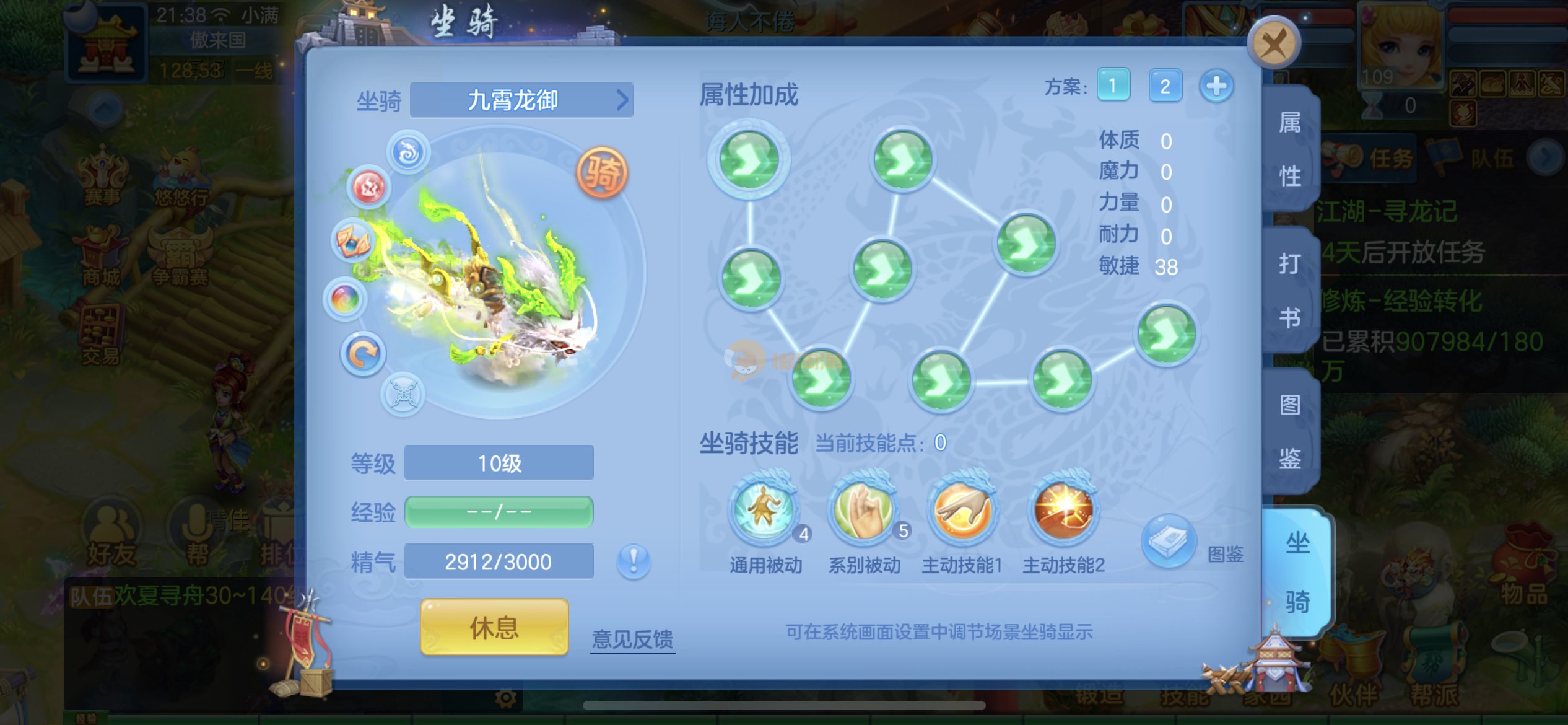The width and height of the screenshot is (1568, 725).
Task: Click the orange rotate arrow icon
Action: tap(363, 354)
